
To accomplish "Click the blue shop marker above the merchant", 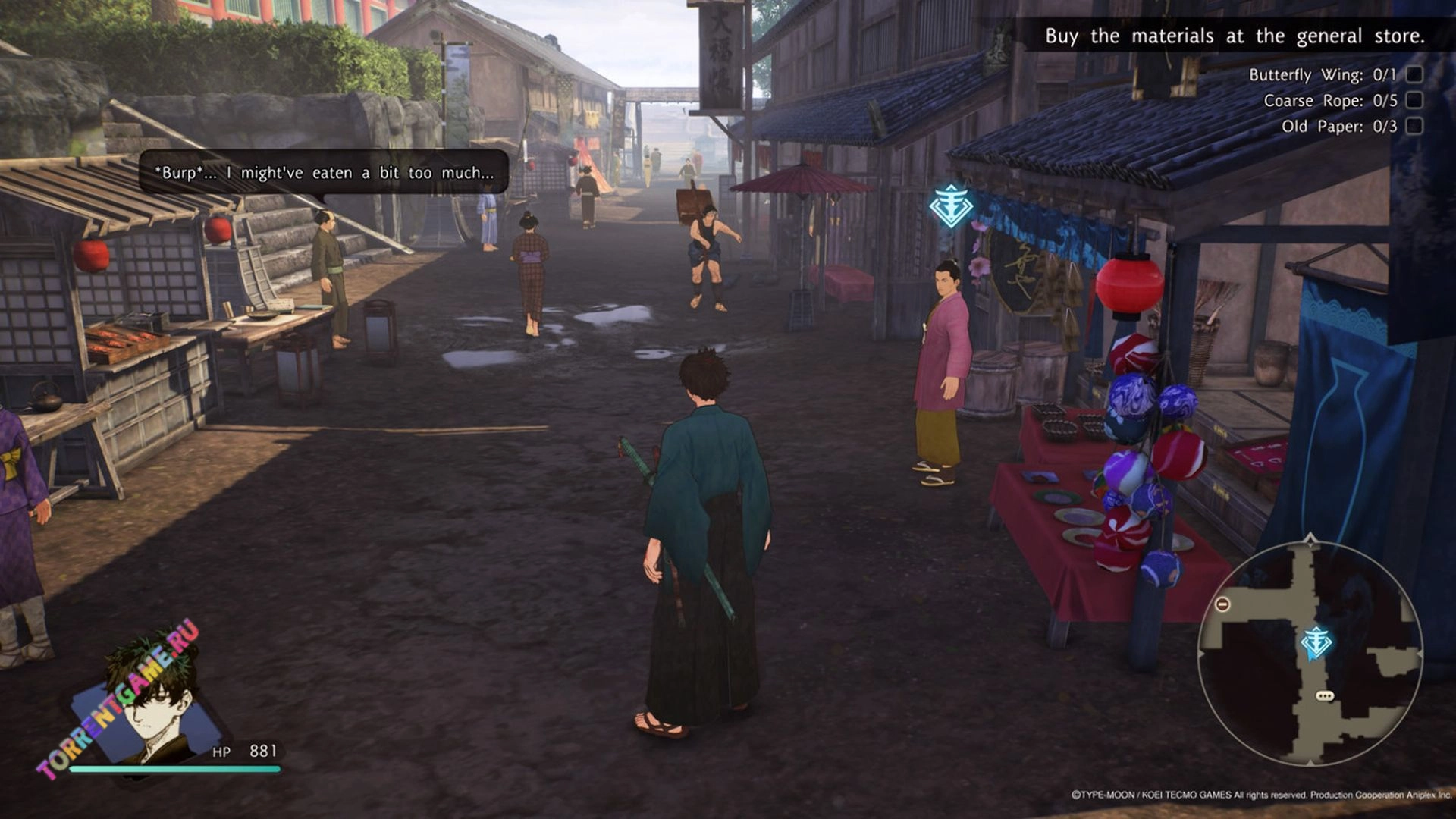I will click(x=951, y=206).
